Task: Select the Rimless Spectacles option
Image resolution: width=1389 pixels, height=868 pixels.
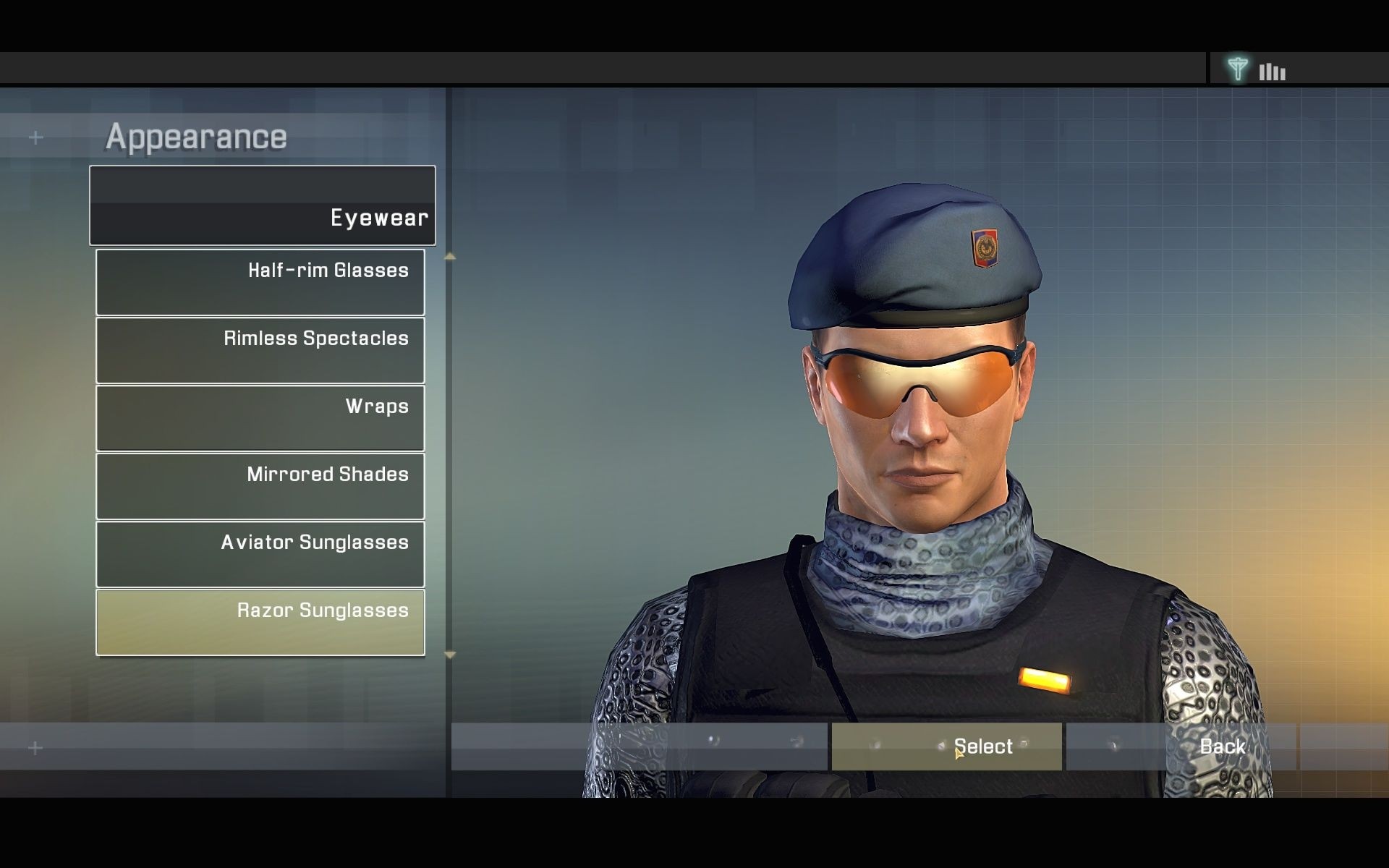Action: 260,350
